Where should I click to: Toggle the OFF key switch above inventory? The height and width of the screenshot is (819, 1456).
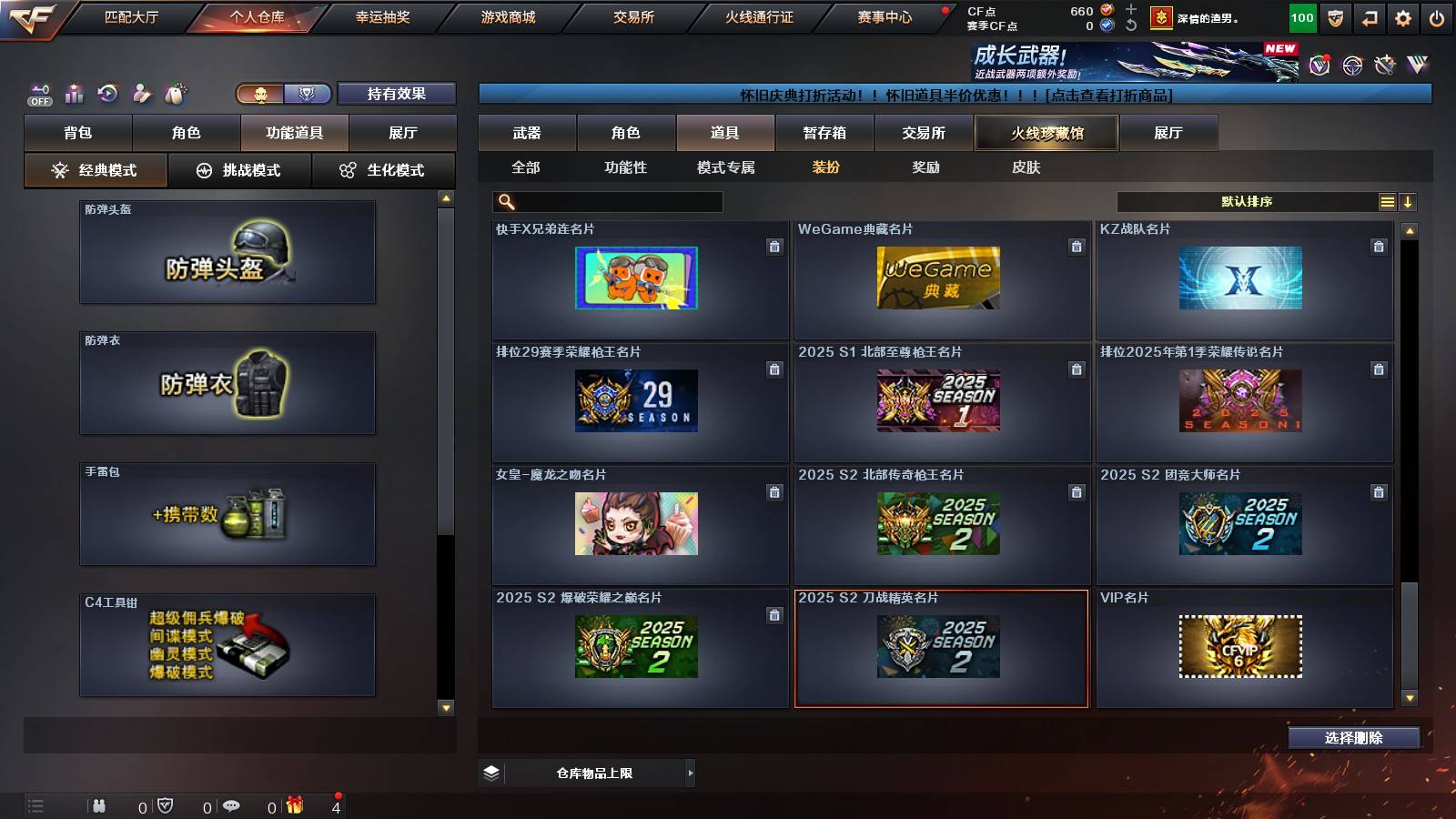click(37, 92)
